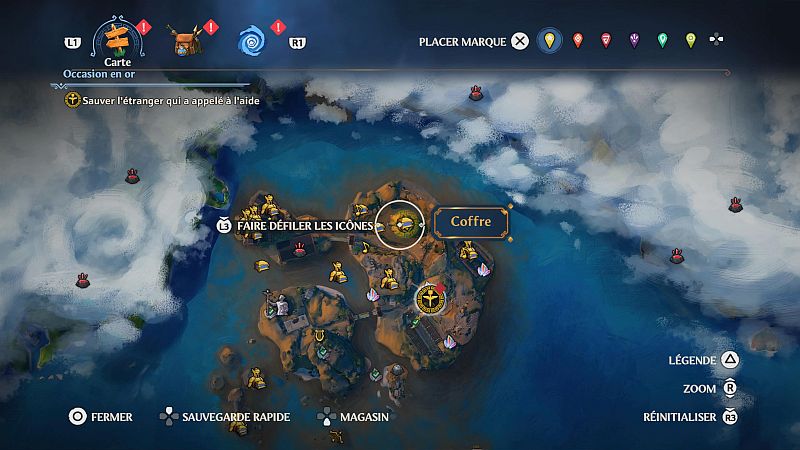This screenshot has width=800, height=450.
Task: Close the map with Fermer
Action: [100, 417]
